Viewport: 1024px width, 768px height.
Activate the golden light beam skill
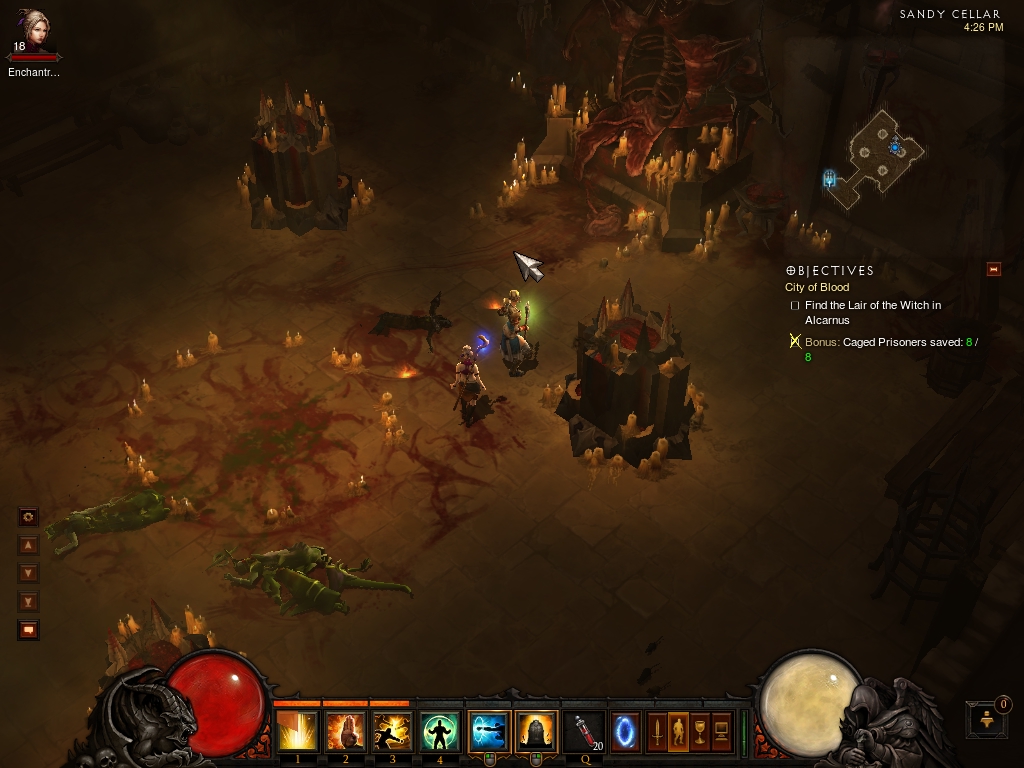point(297,732)
